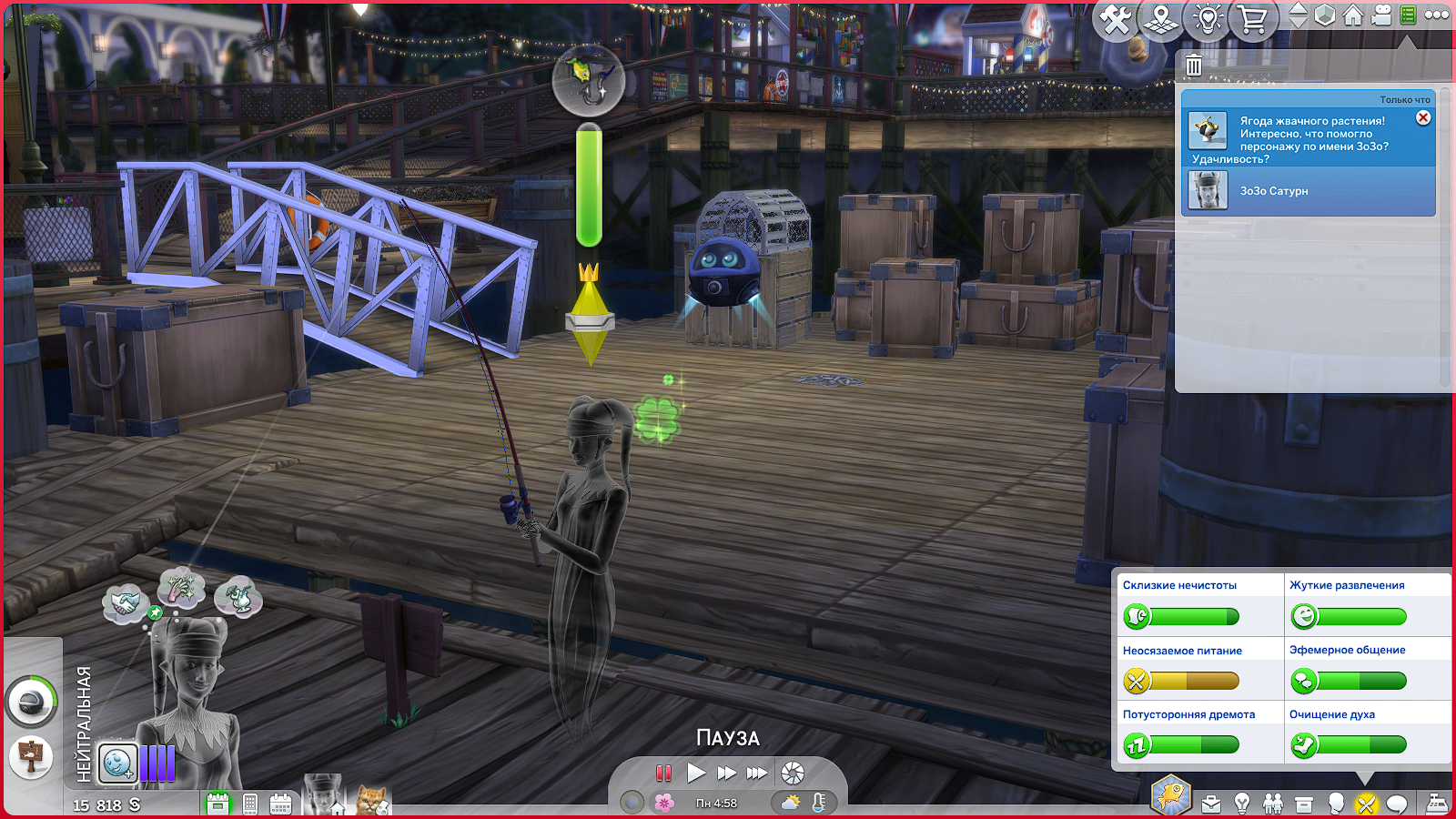The image size is (1456, 819).
Task: Click the red pause button
Action: [x=664, y=773]
